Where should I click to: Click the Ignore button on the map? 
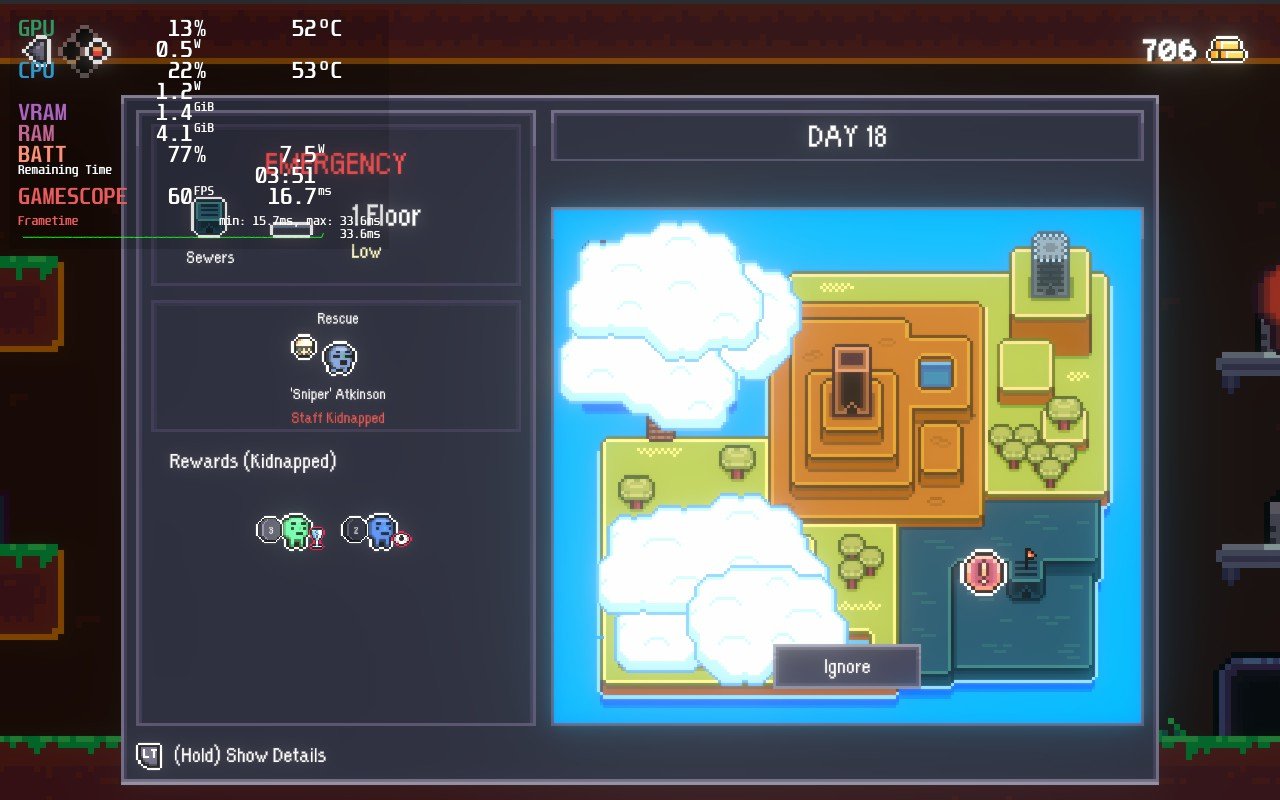click(x=847, y=666)
